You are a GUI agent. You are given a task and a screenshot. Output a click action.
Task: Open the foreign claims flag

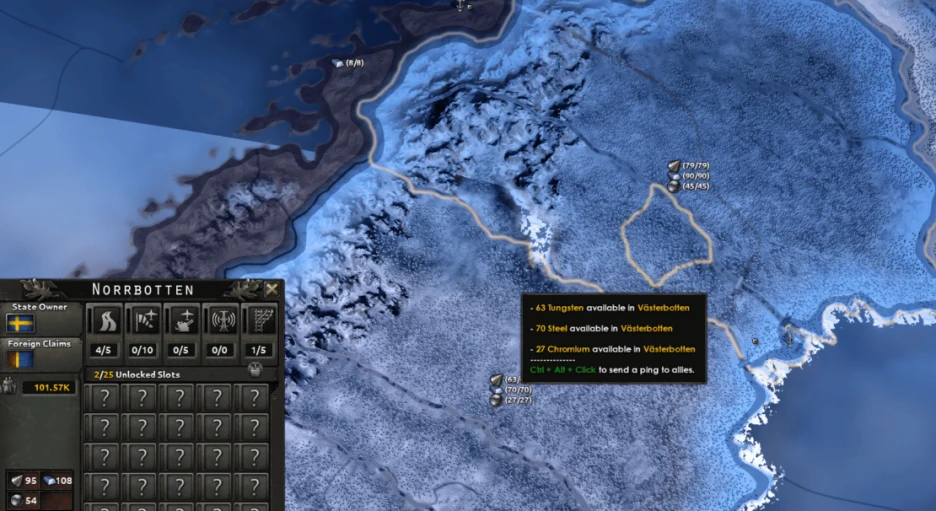point(20,359)
